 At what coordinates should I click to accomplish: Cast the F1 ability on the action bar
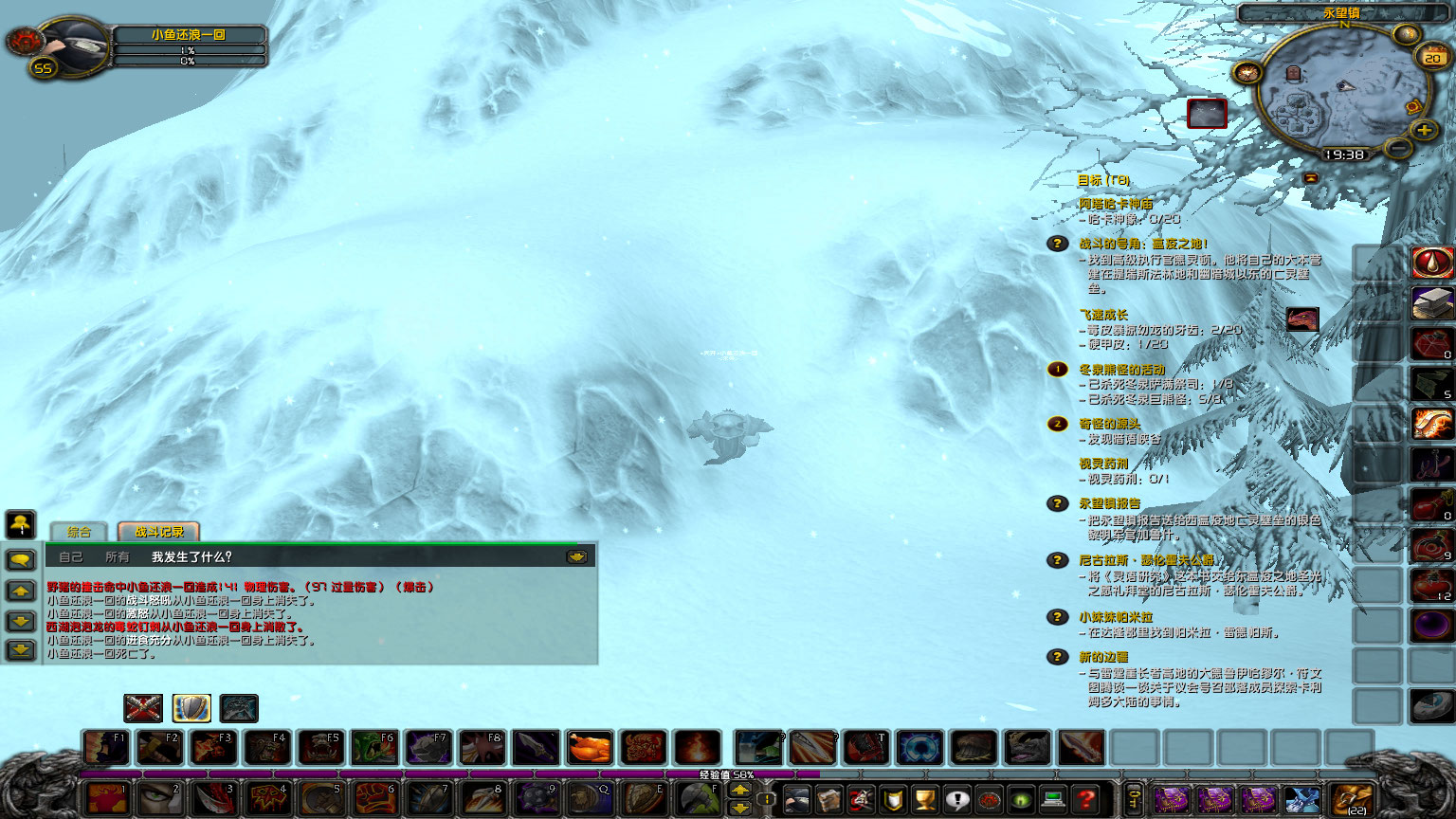(104, 747)
